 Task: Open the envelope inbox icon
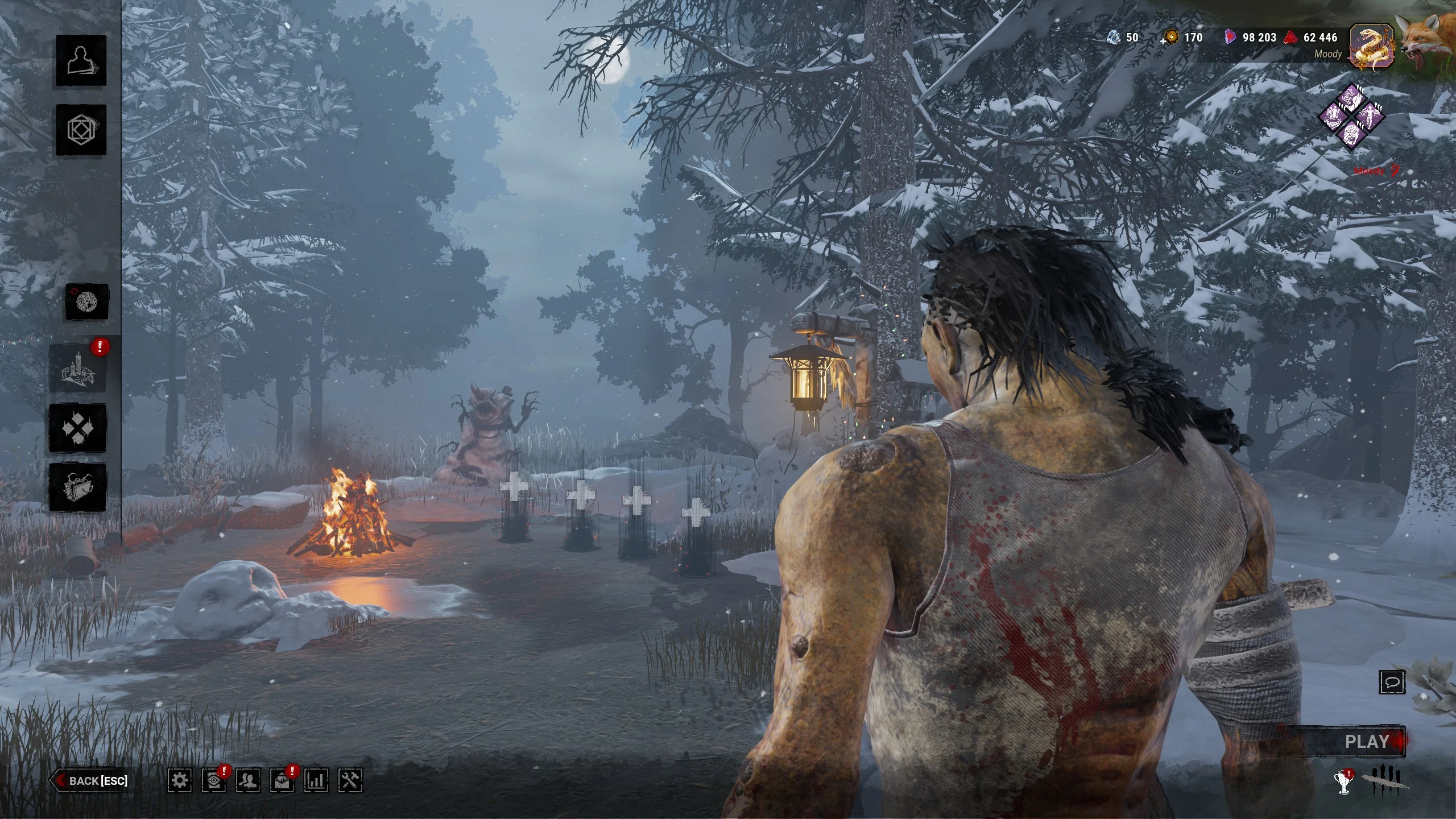point(282,780)
